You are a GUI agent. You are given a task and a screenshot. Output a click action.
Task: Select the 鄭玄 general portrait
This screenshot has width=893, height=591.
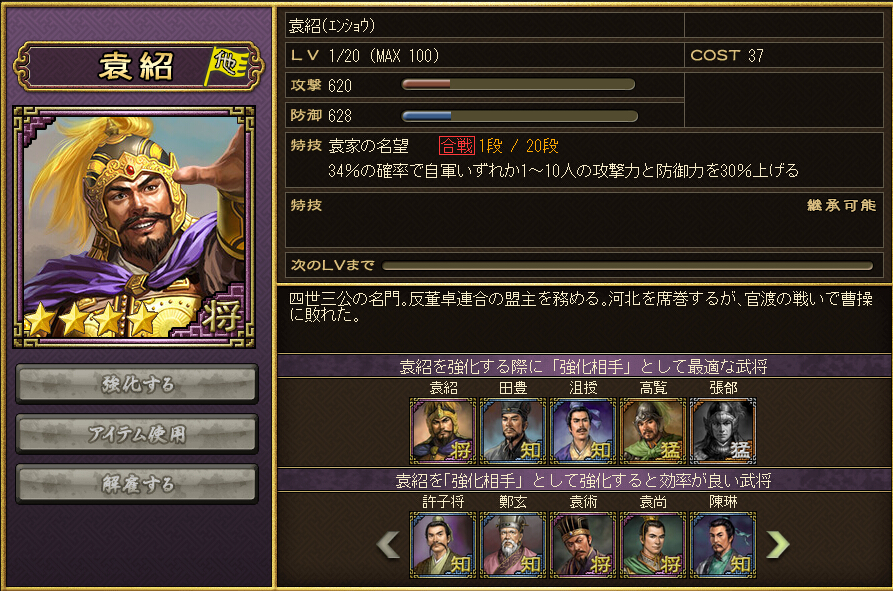pyautogui.click(x=513, y=545)
